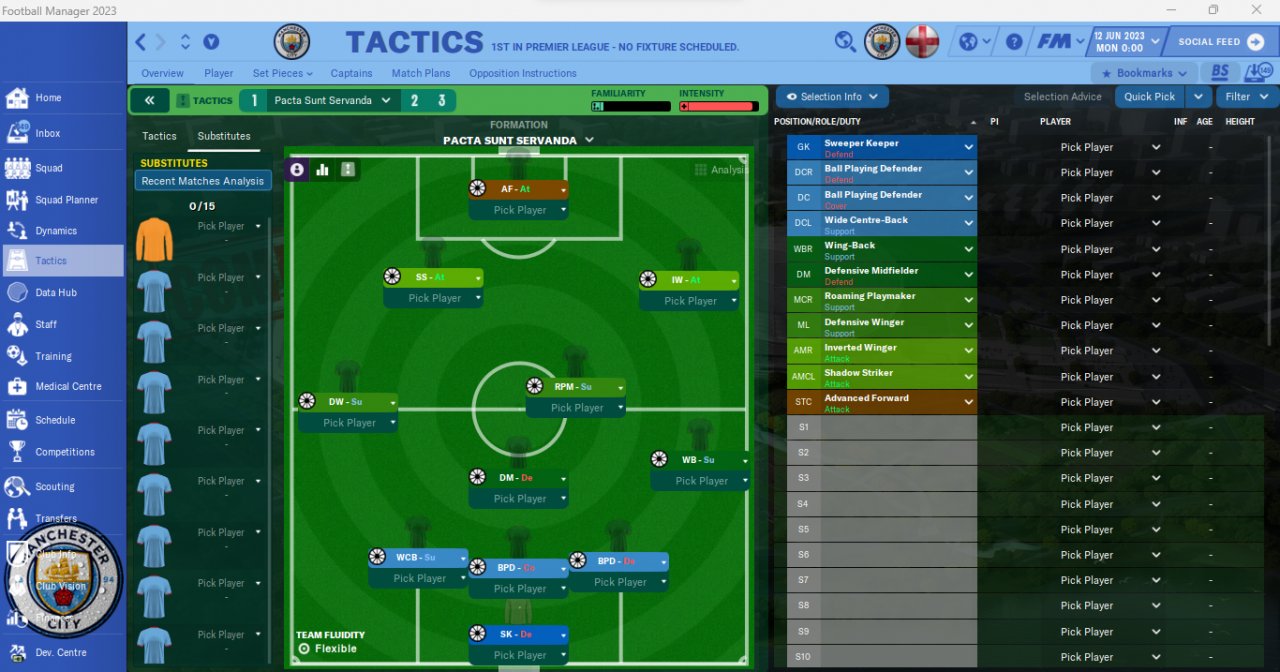This screenshot has height=672, width=1280.
Task: Navigate back with the left arrow
Action: click(x=141, y=42)
